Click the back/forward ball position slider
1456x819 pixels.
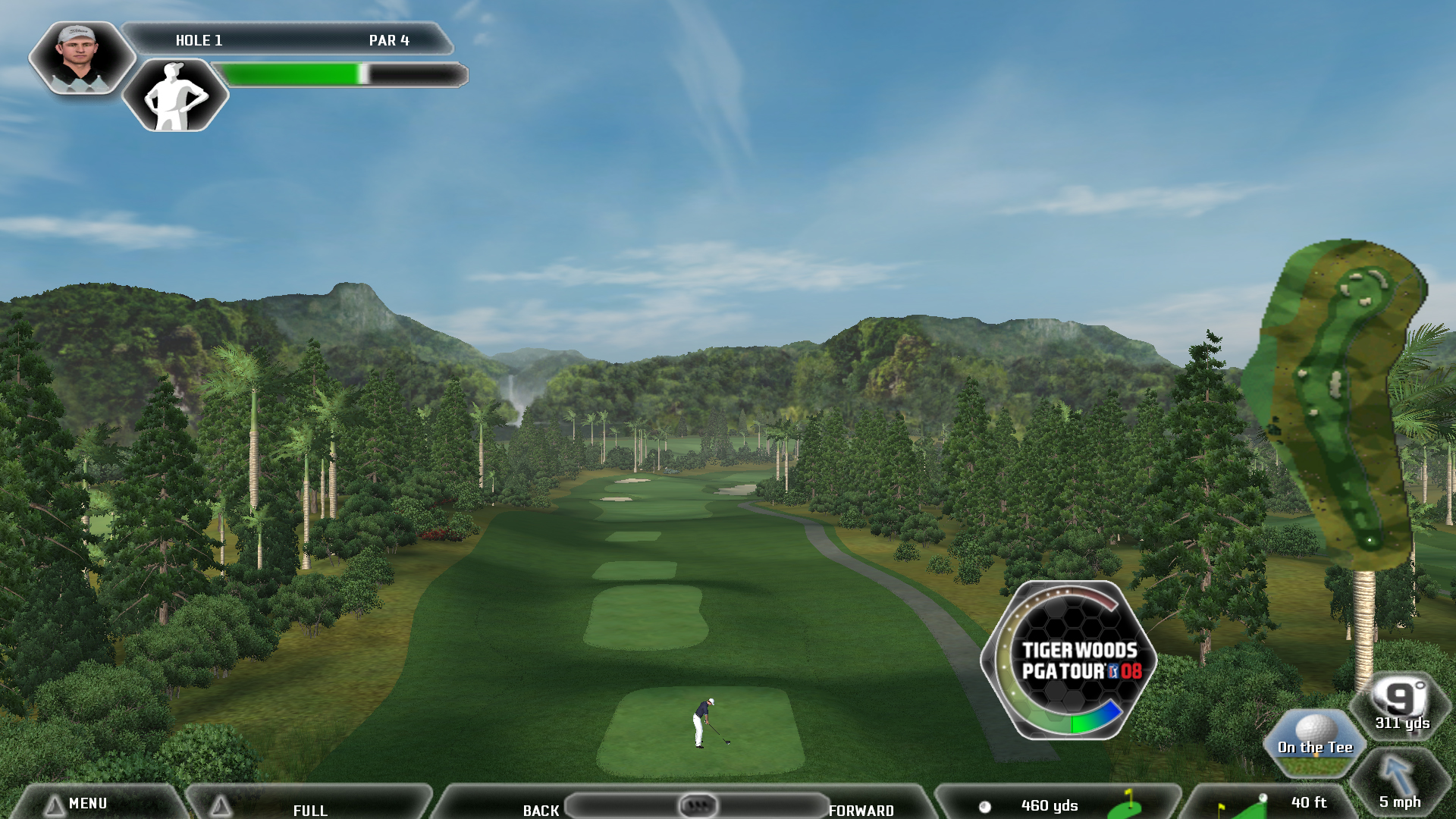click(x=697, y=805)
